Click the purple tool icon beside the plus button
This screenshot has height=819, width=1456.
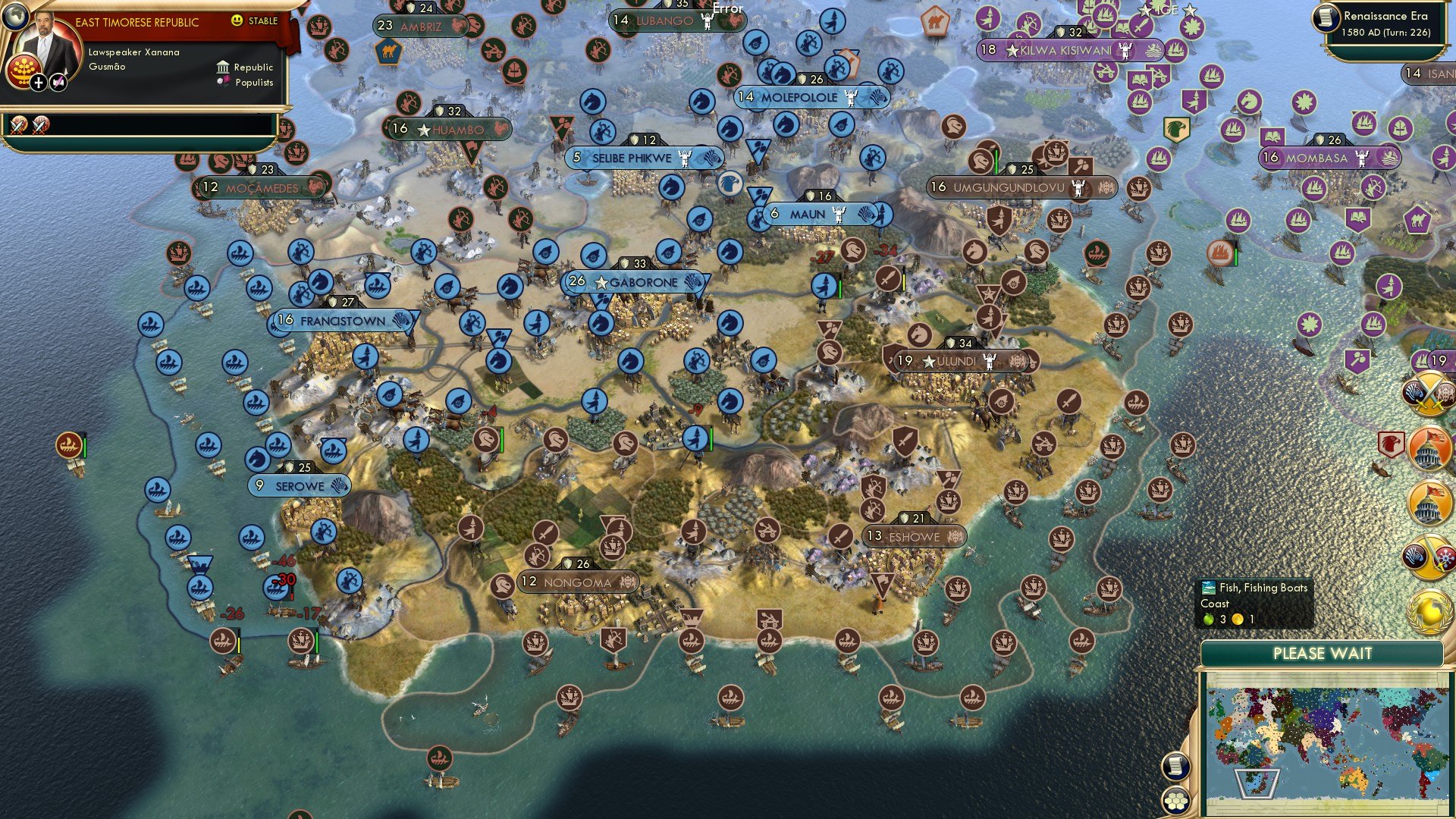pyautogui.click(x=58, y=82)
